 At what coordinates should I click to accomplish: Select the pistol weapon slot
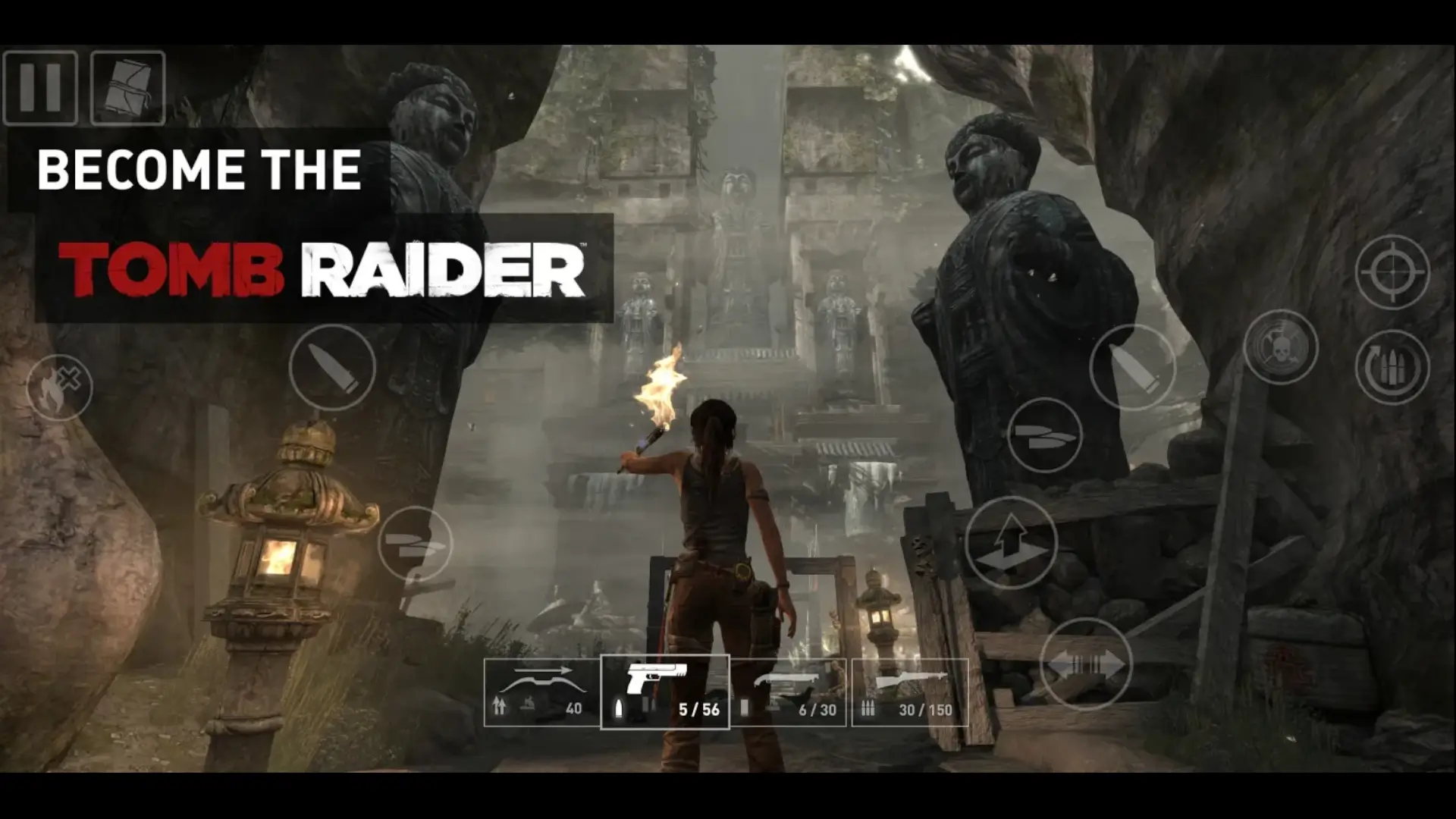click(x=665, y=692)
